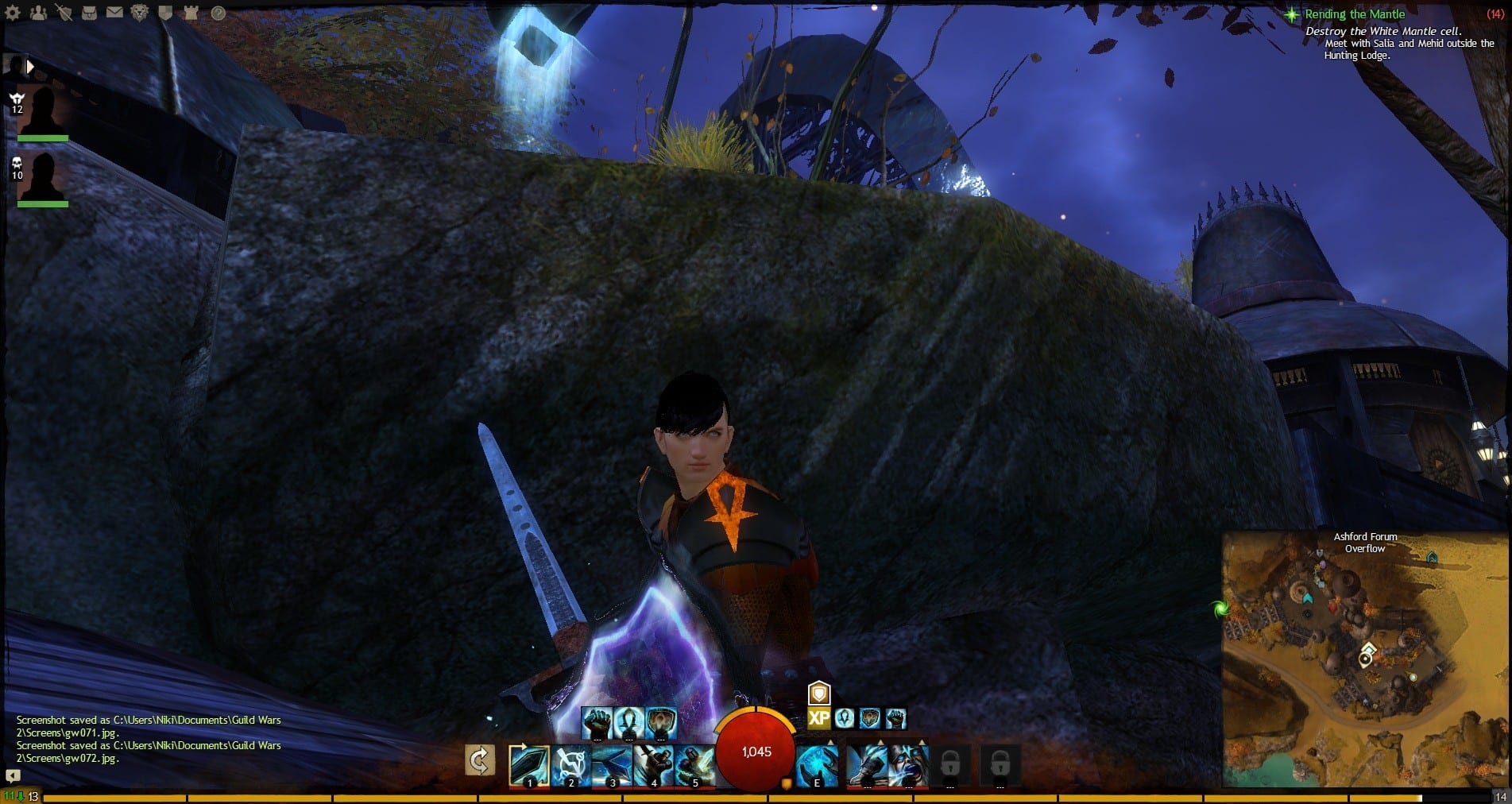Open the mail envelope icon
This screenshot has height=804, width=1512.
coord(114,13)
